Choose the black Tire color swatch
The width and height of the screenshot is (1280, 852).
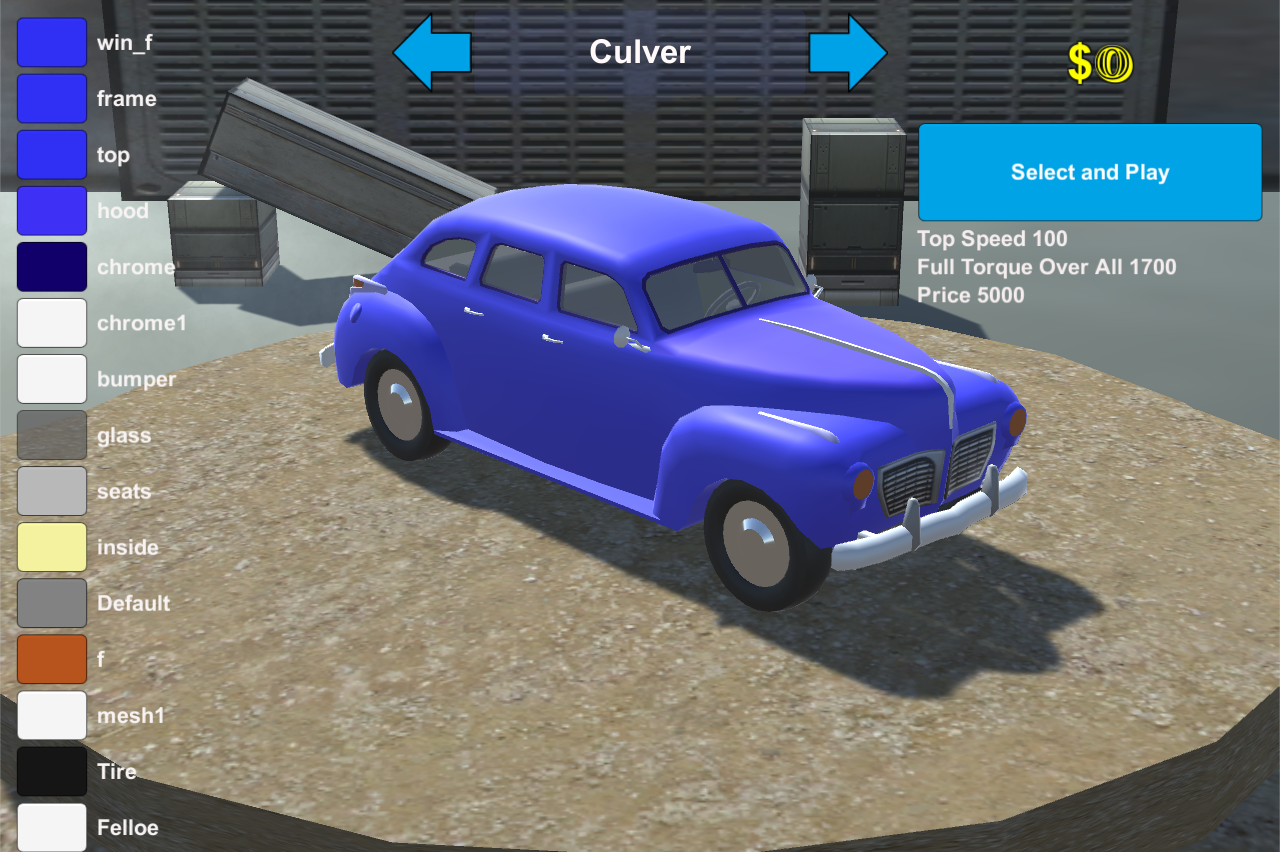(x=52, y=771)
